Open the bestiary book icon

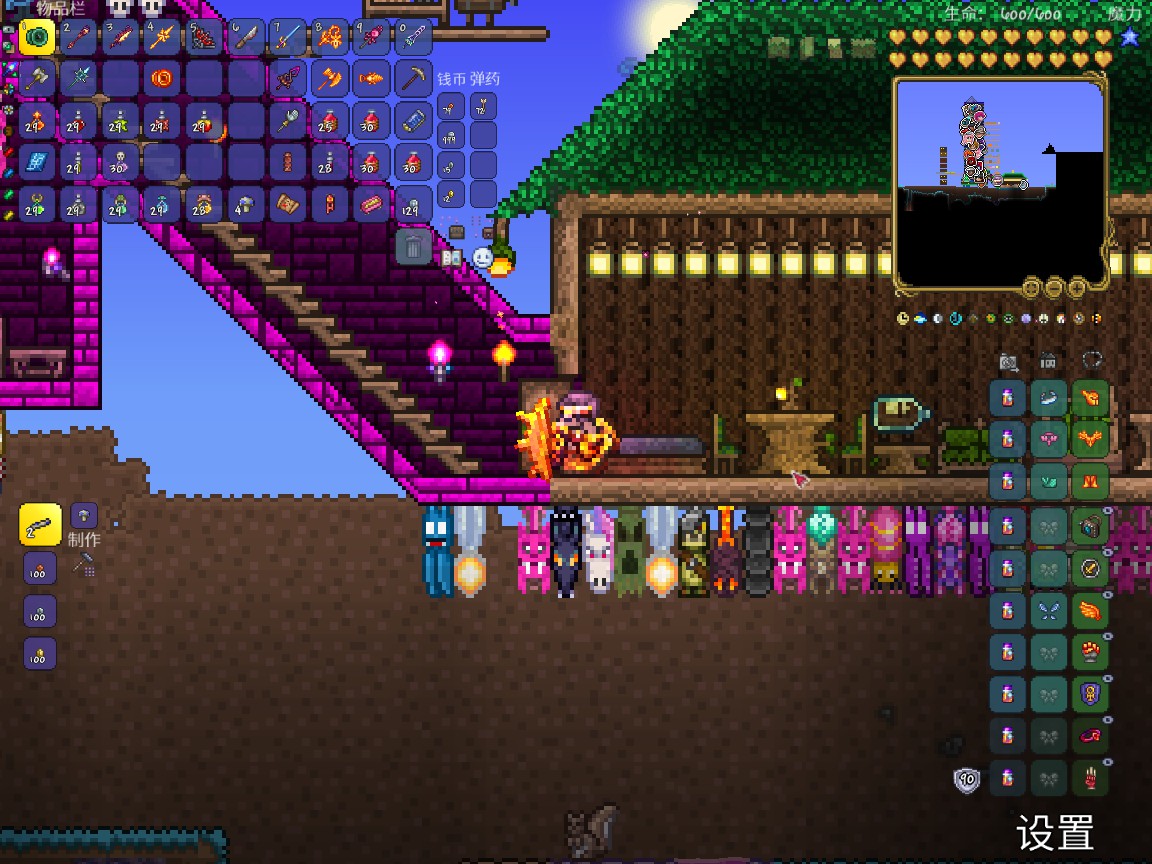[450, 258]
